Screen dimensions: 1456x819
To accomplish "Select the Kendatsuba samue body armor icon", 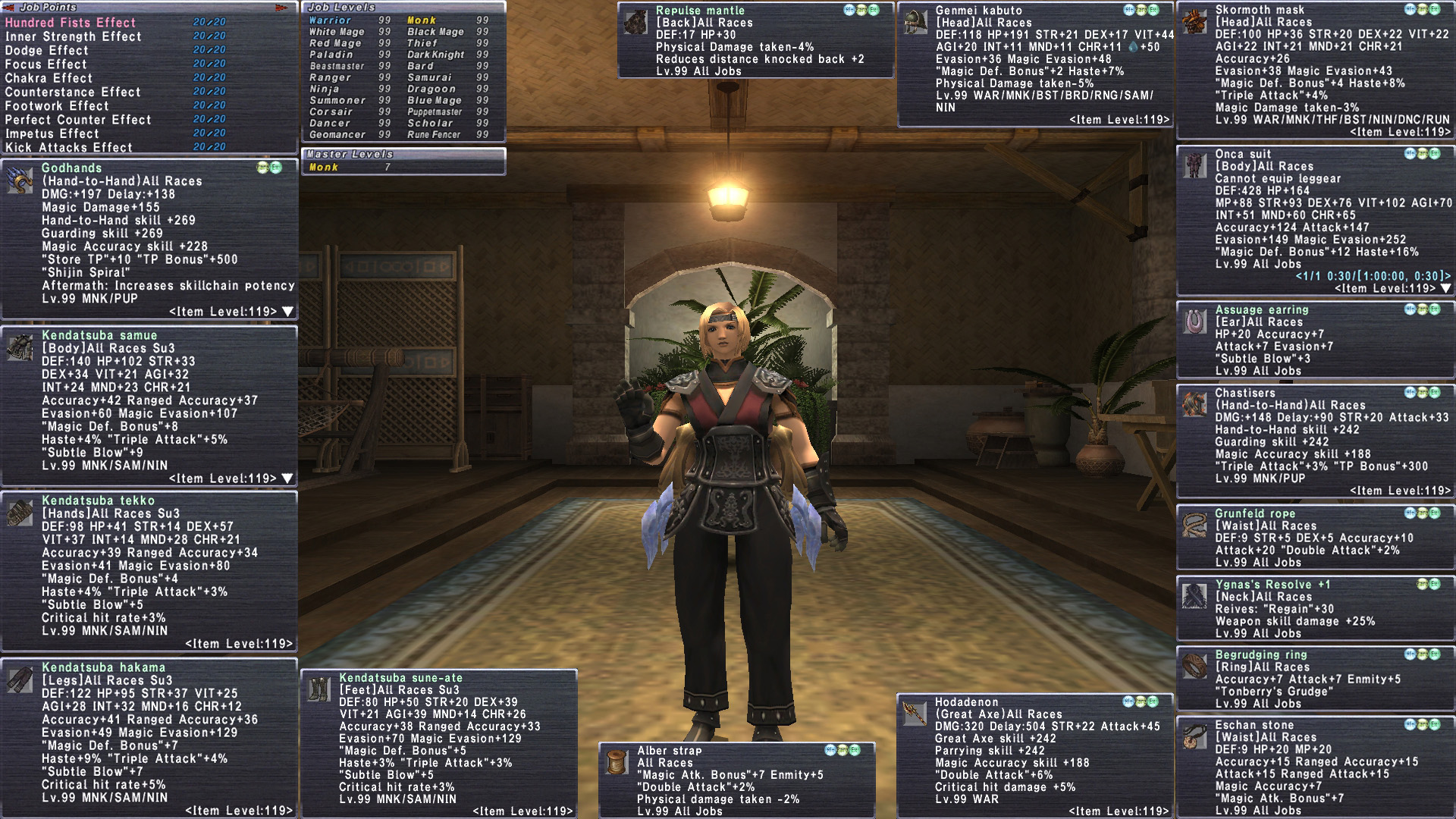I will pyautogui.click(x=20, y=347).
